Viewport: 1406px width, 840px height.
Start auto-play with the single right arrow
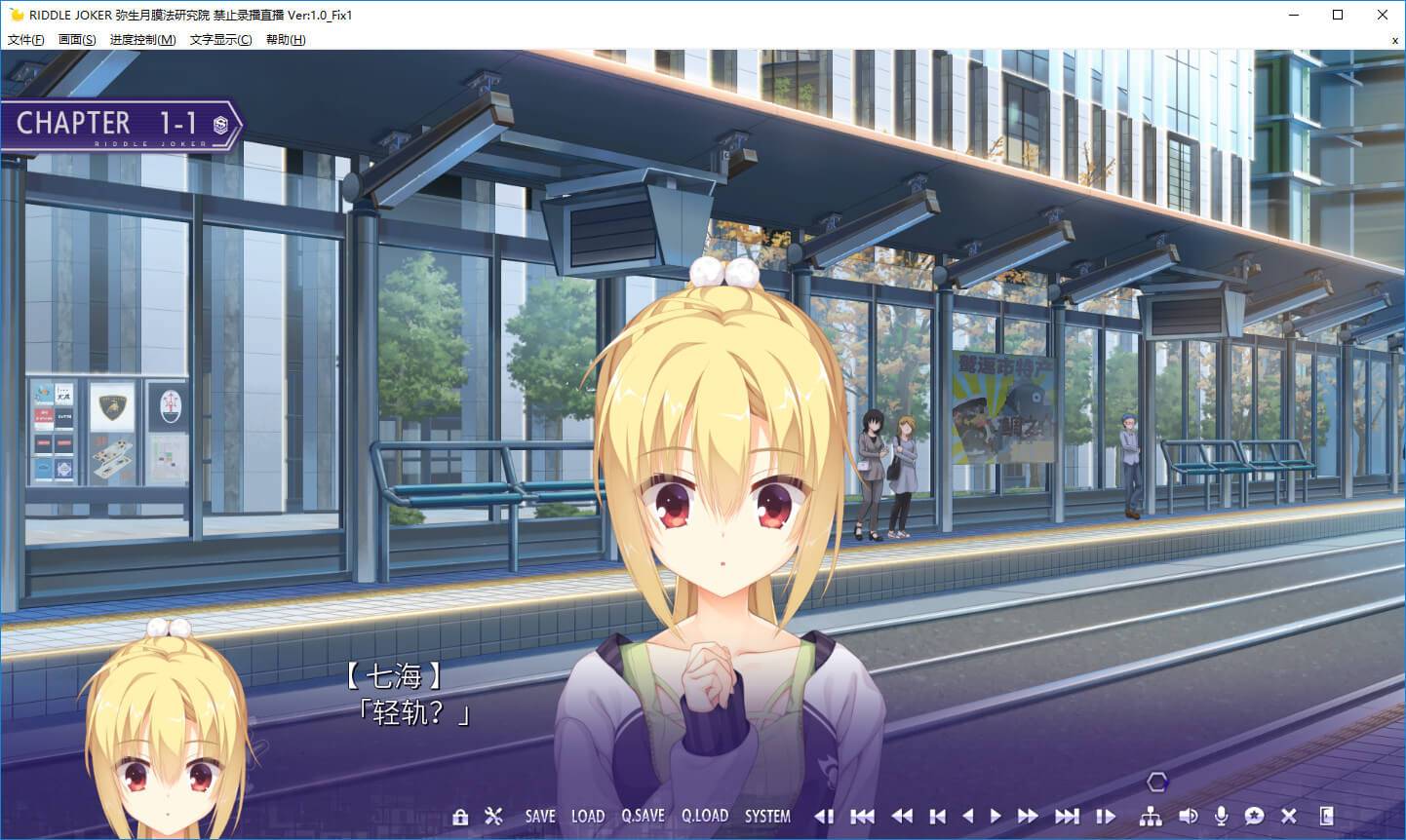click(x=996, y=817)
